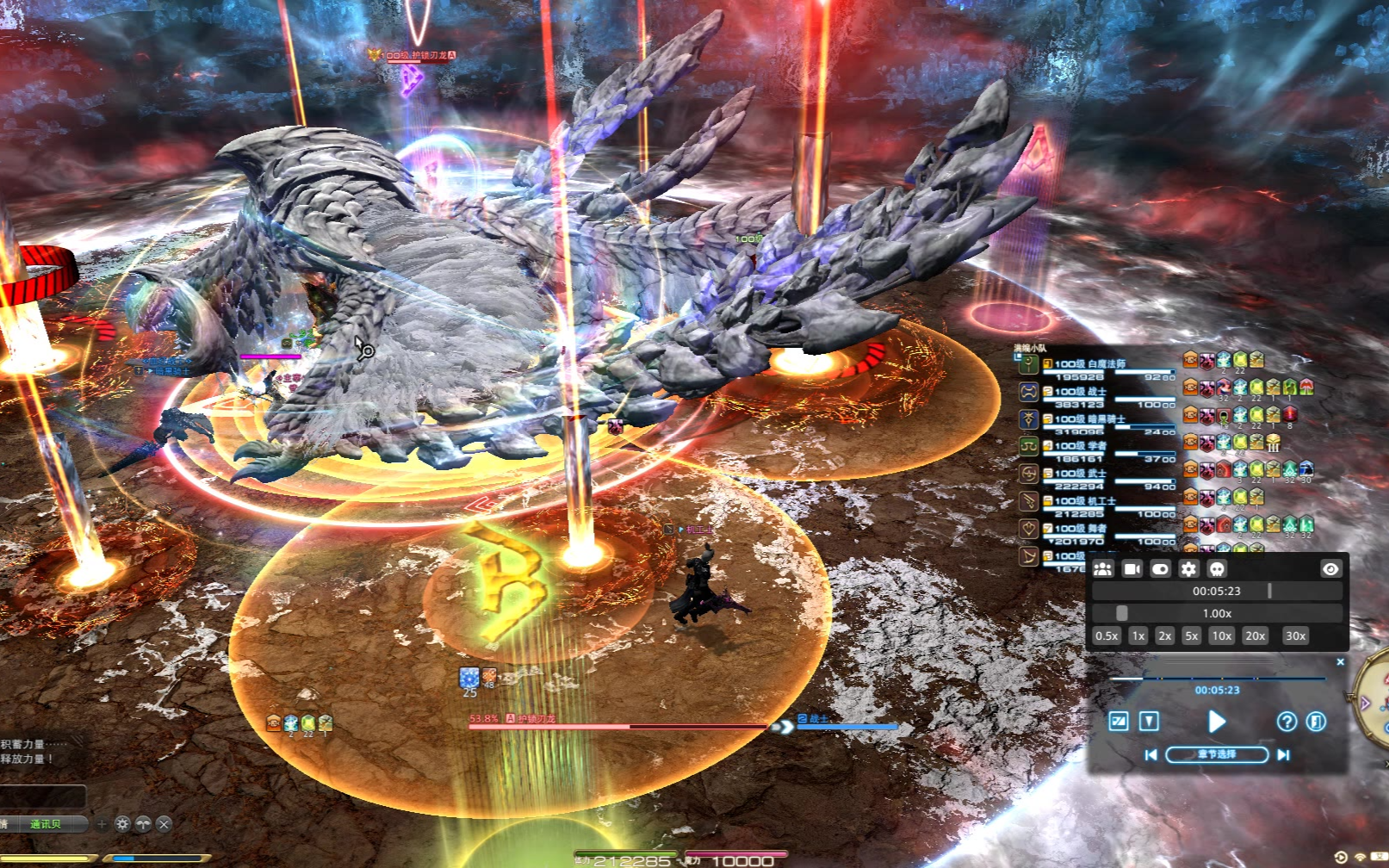Start replay with the play button
This screenshot has width=1389, height=868.
click(1216, 722)
